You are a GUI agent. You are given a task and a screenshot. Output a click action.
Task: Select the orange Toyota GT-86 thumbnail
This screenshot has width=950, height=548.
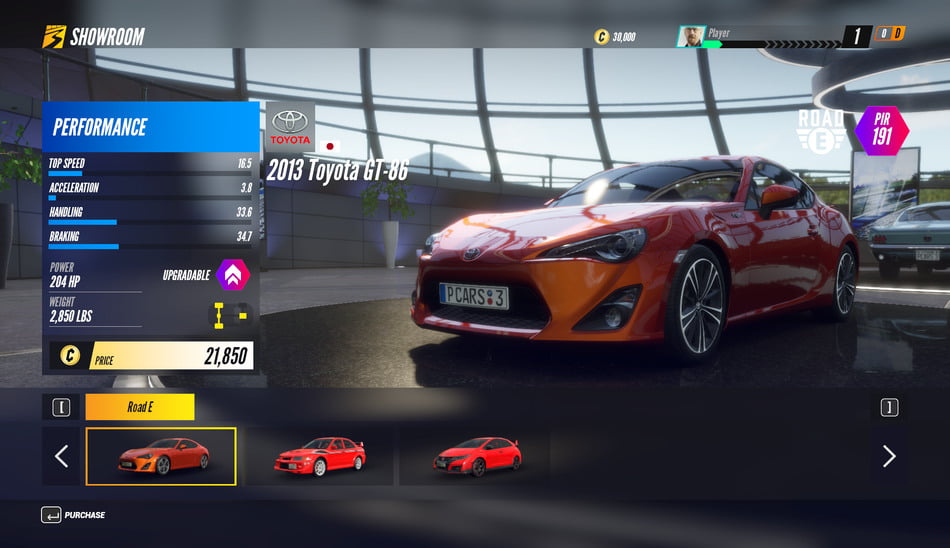(161, 456)
